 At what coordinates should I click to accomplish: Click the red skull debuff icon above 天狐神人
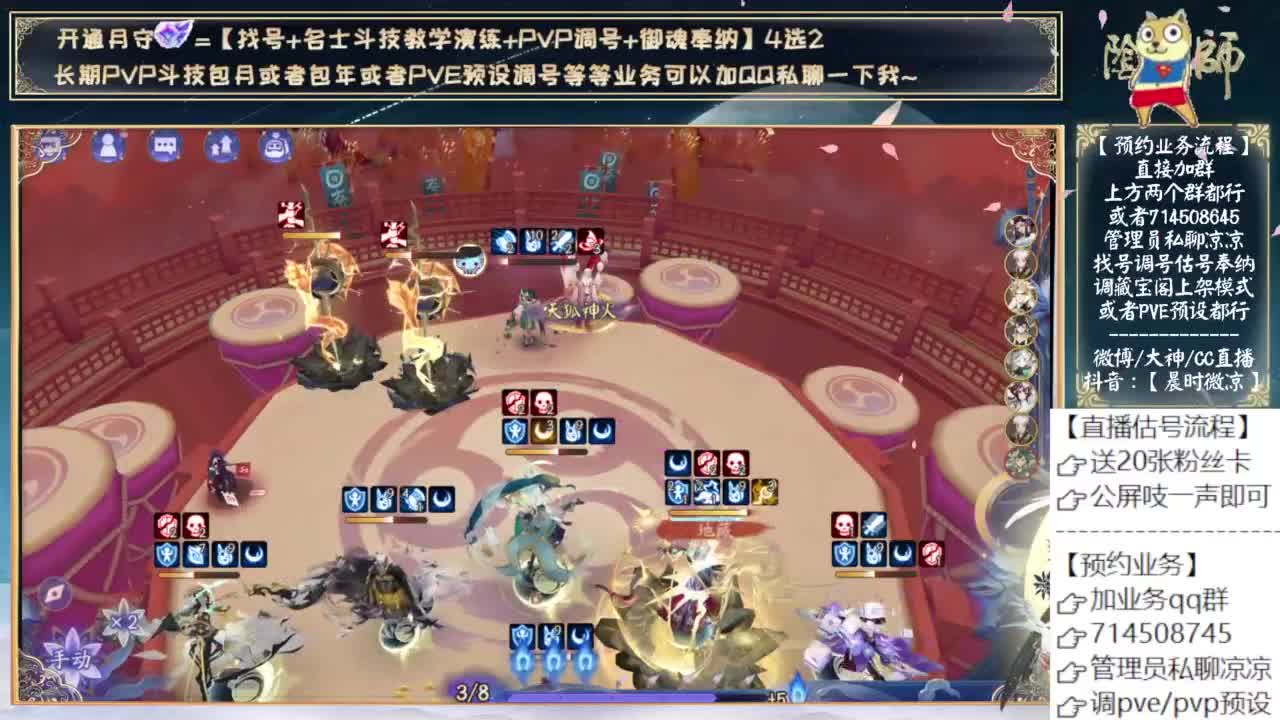point(590,240)
